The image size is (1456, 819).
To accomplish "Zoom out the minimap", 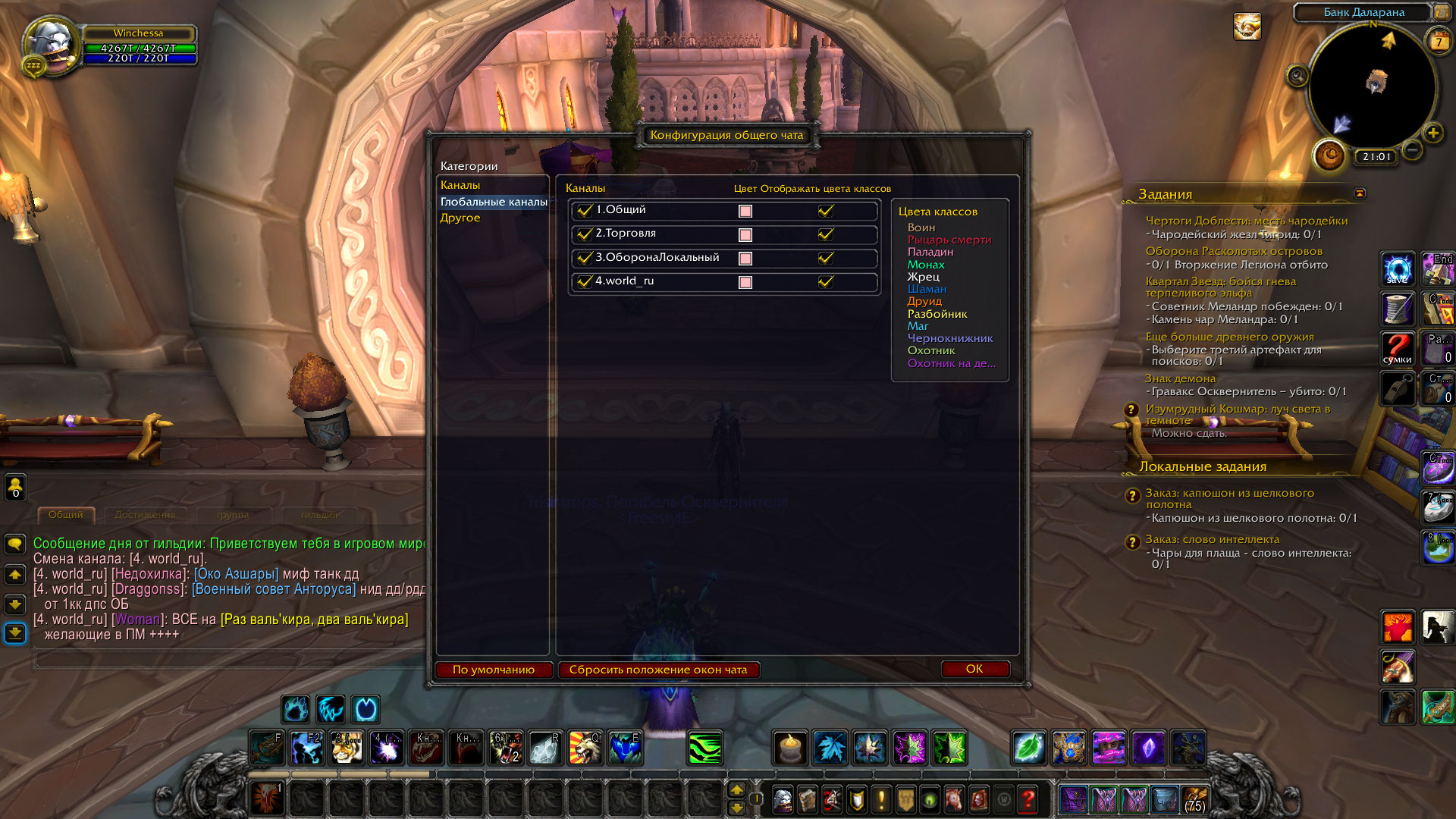I will 1412,150.
